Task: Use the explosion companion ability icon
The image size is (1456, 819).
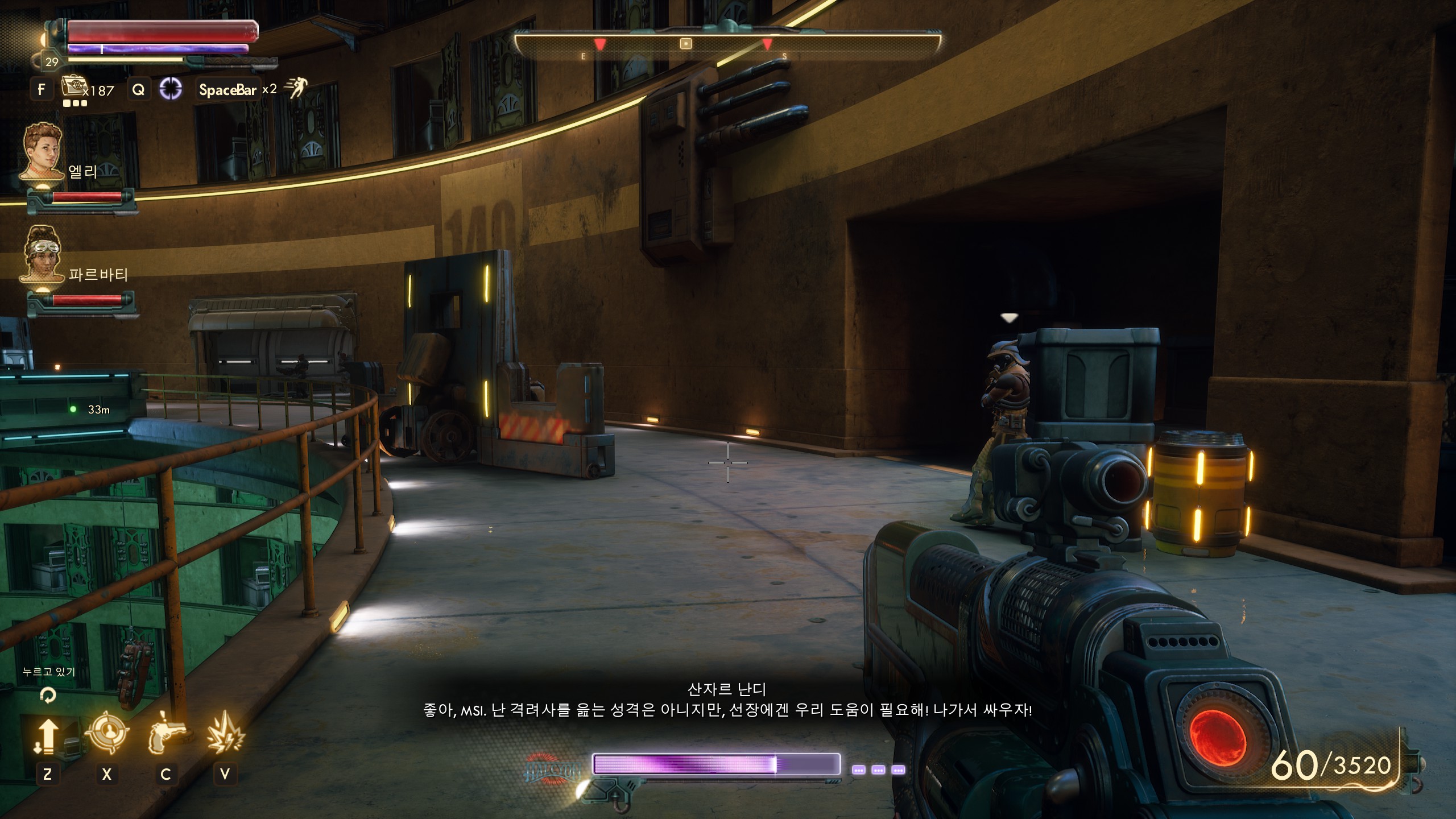Action: tap(225, 734)
